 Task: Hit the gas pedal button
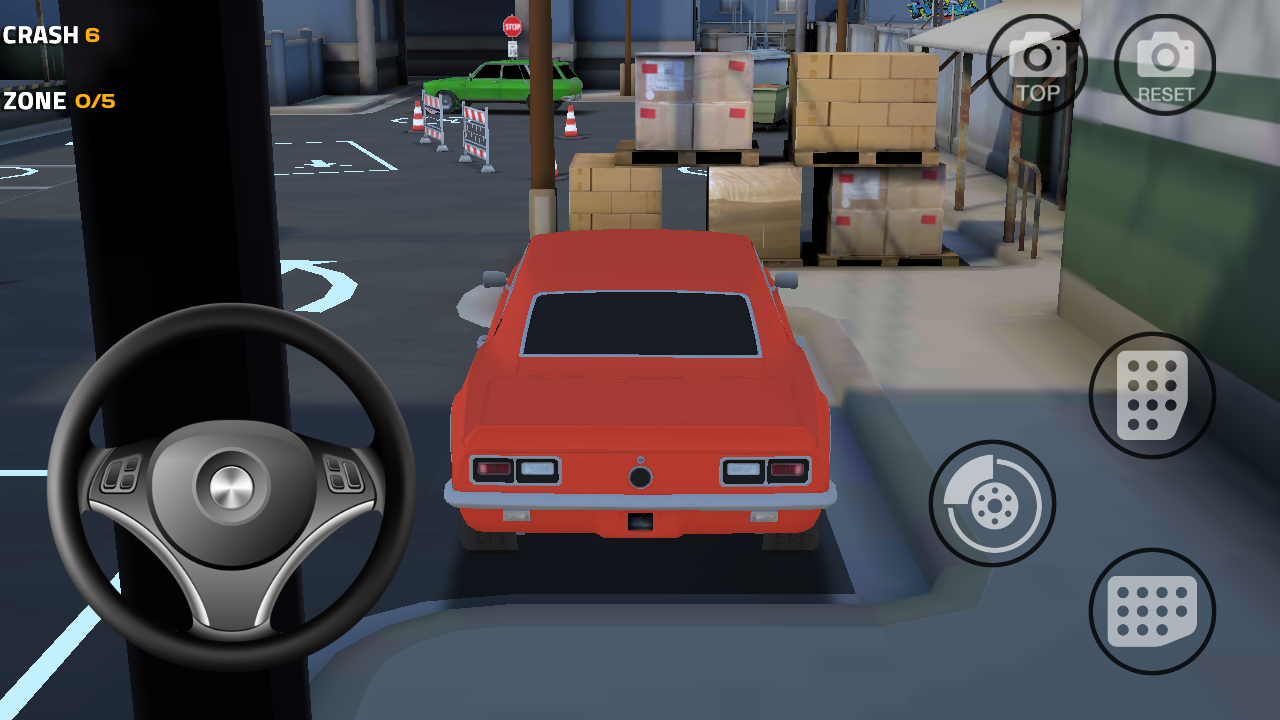[x=1152, y=396]
